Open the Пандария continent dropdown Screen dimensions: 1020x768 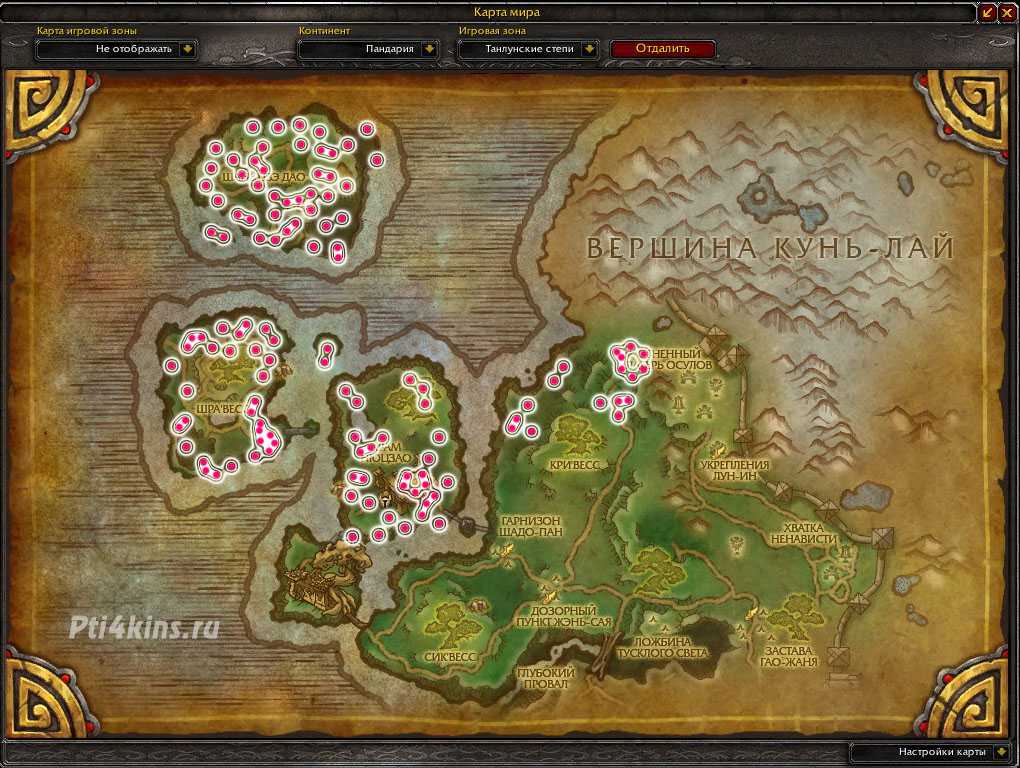point(429,48)
